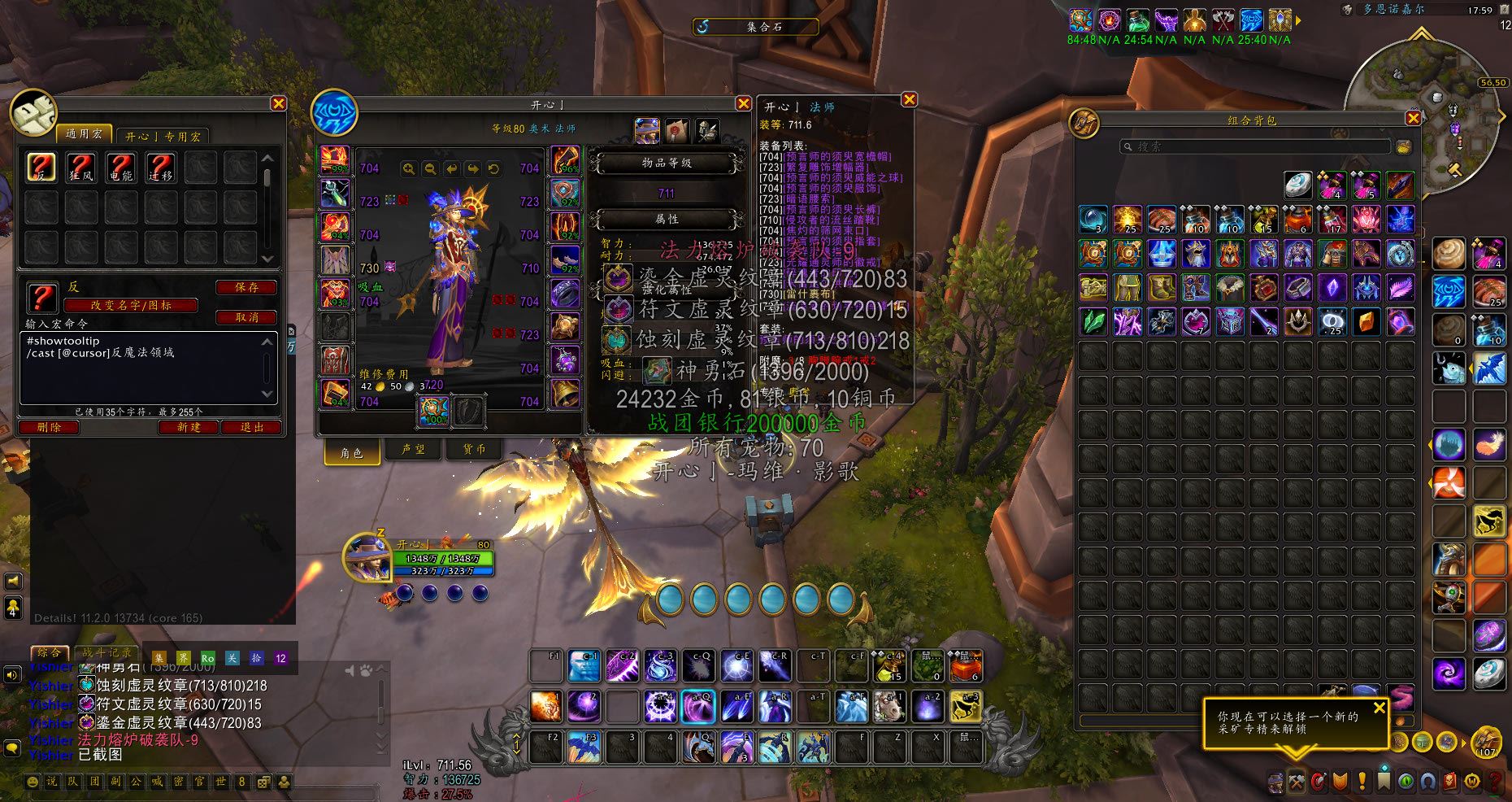Close the 组合背包 bag window
Image resolution: width=1512 pixels, height=802 pixels.
point(1414,119)
